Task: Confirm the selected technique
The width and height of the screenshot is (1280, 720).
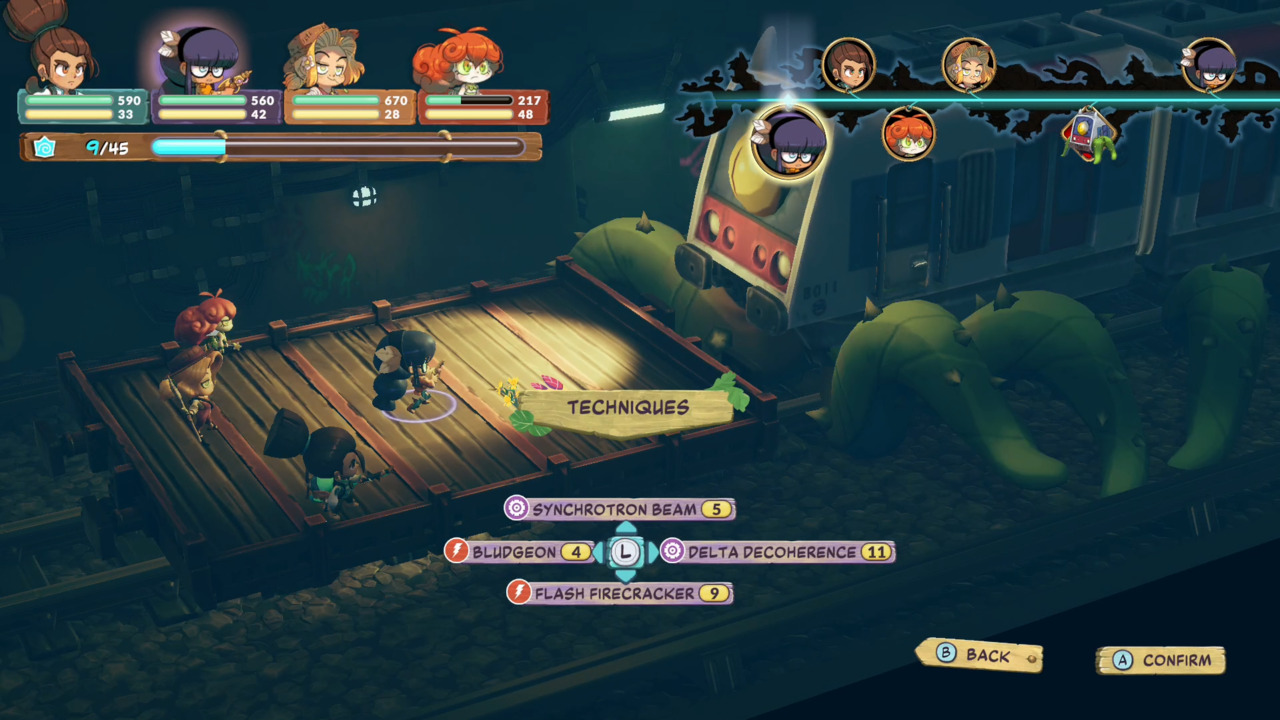Action: click(x=1161, y=660)
